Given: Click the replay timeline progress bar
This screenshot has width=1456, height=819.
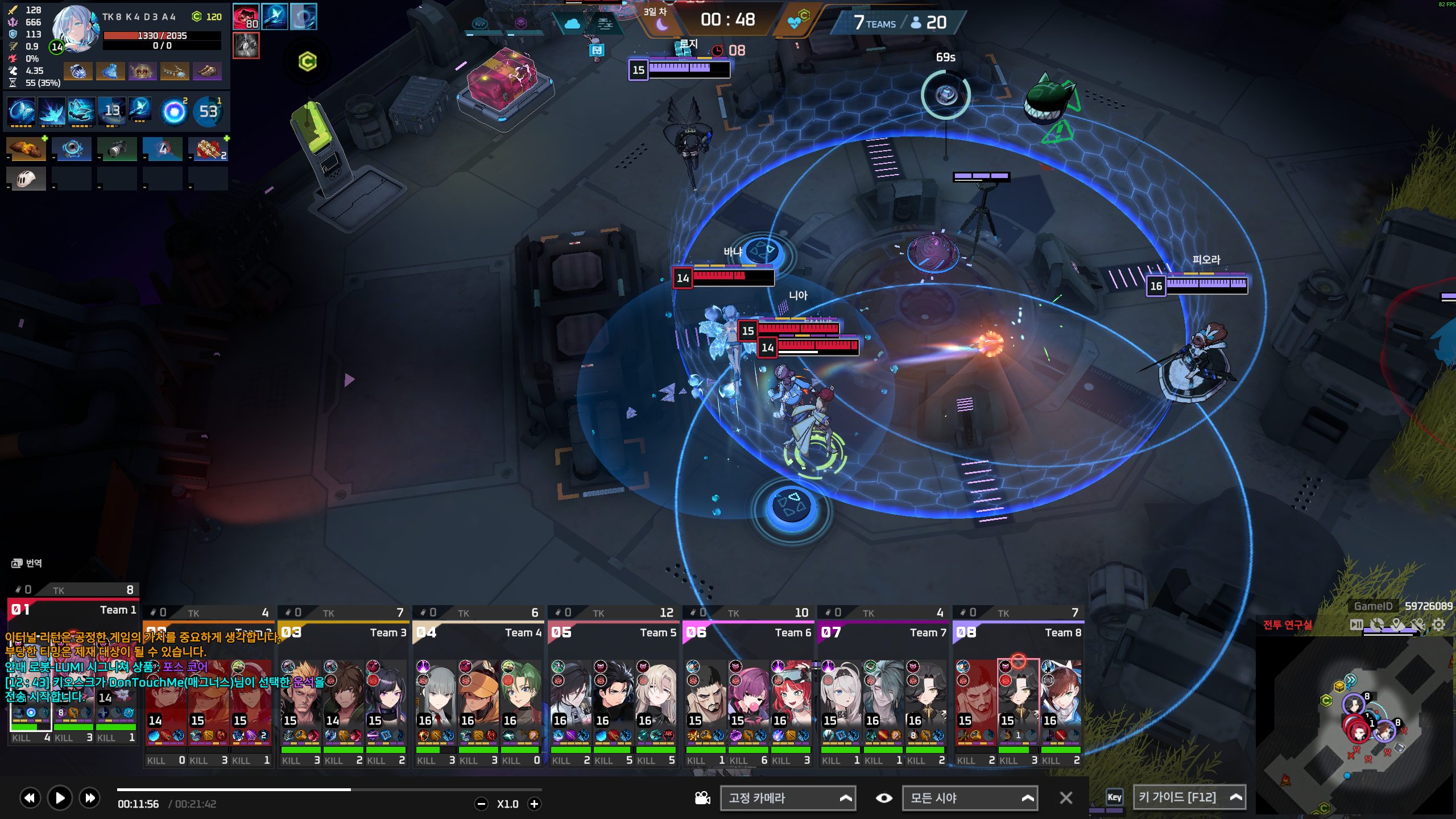Looking at the screenshot, I should (x=329, y=789).
